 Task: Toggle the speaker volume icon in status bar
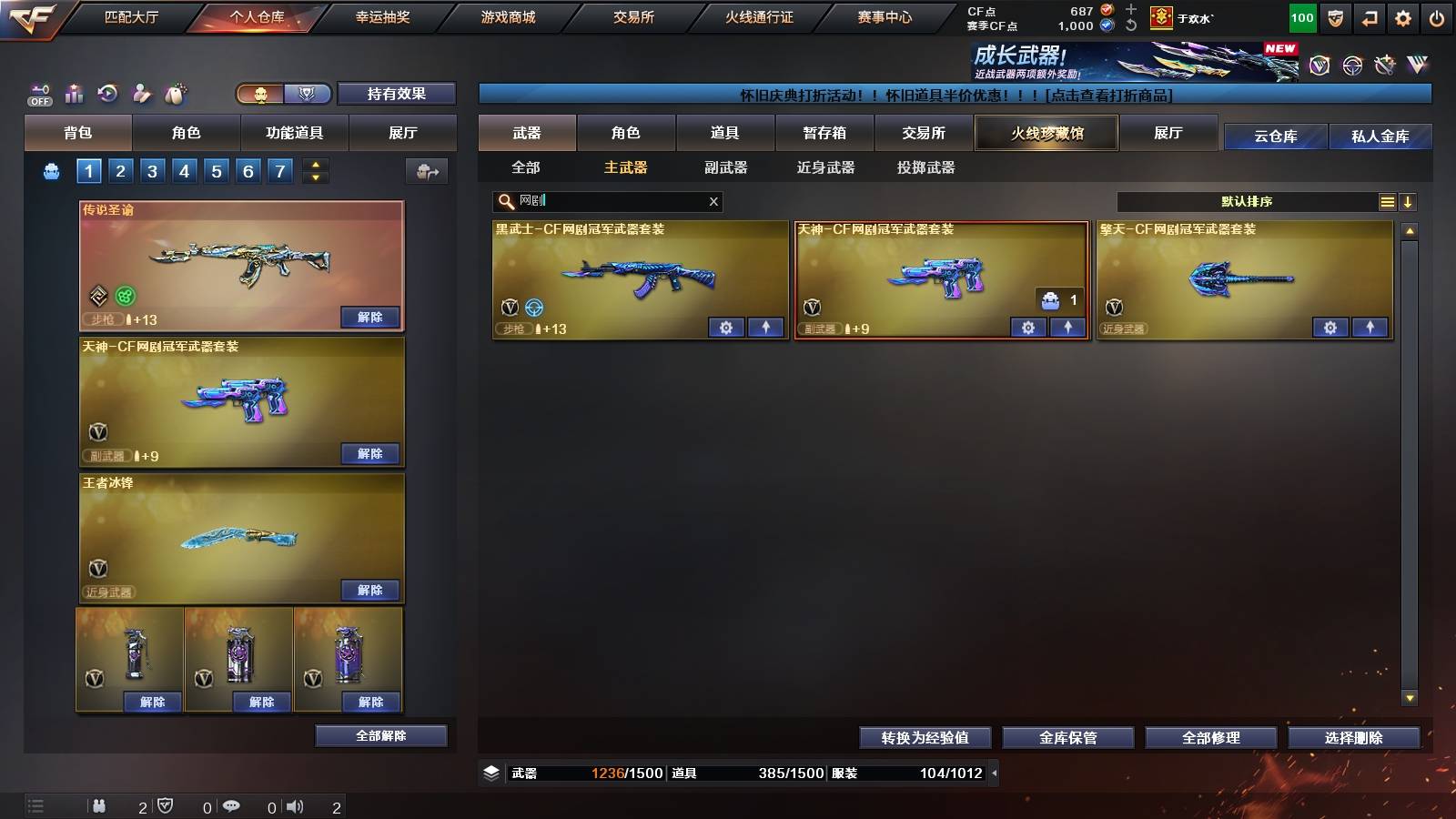[293, 805]
